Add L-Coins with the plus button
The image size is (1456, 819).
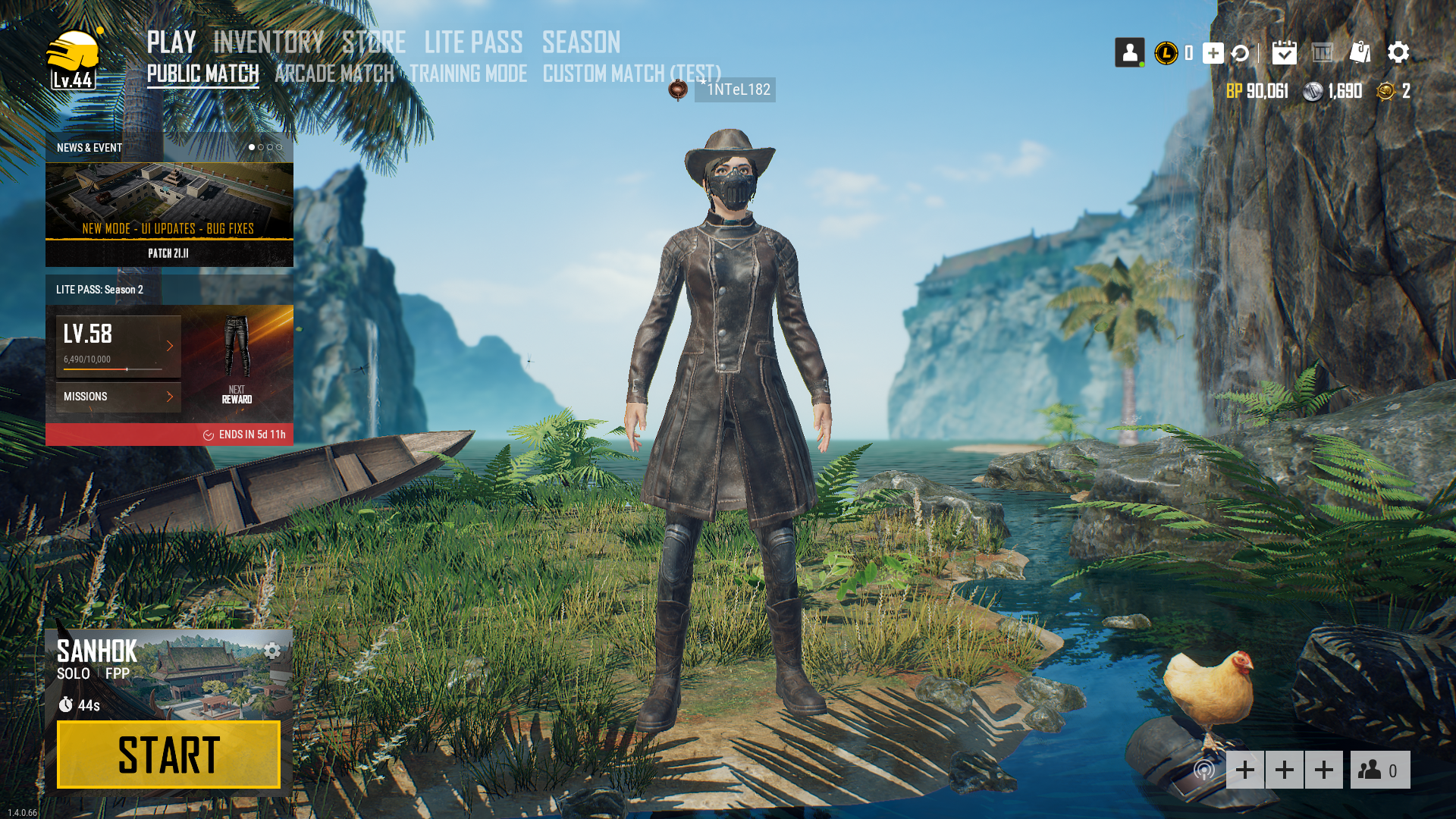[1213, 53]
